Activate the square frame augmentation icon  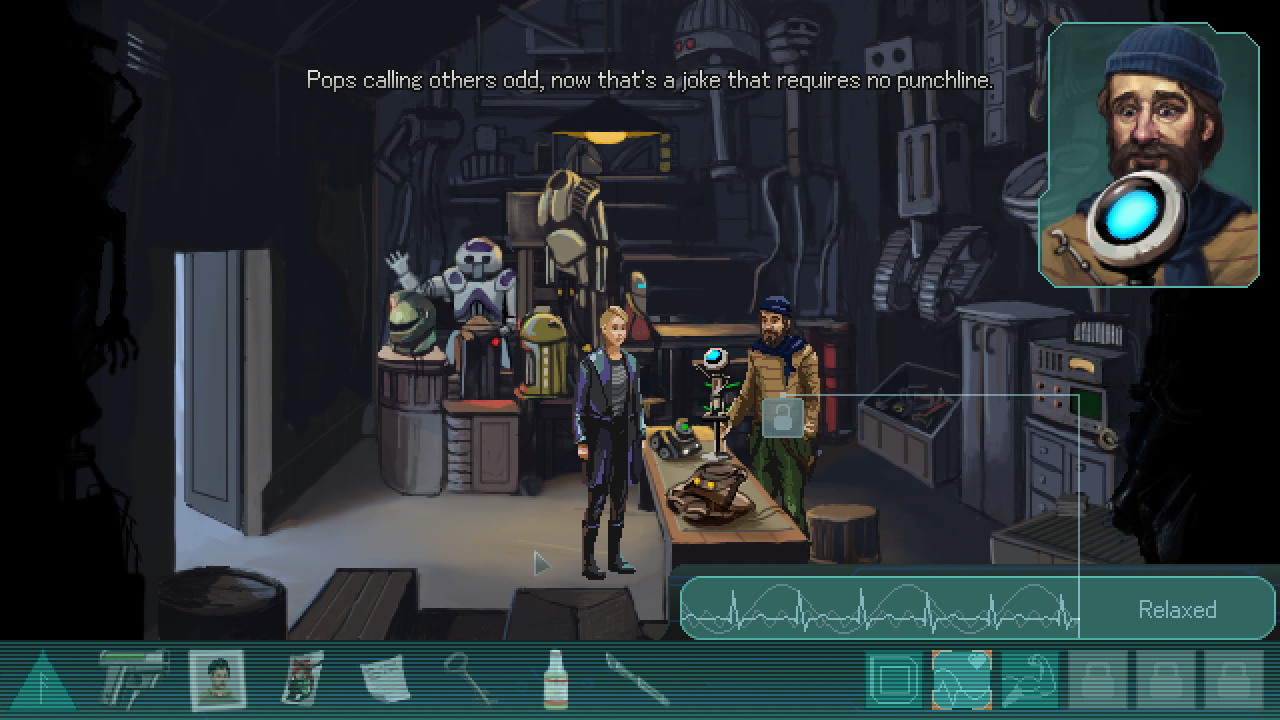click(x=893, y=681)
